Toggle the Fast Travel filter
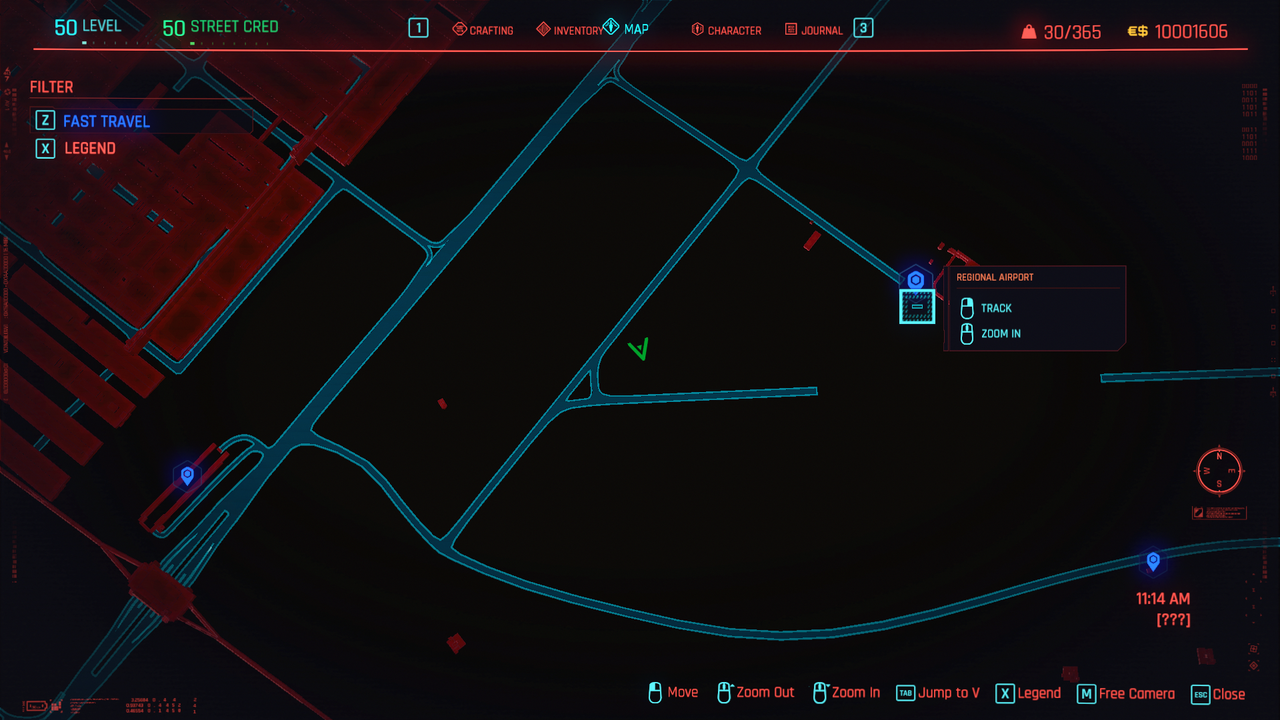The height and width of the screenshot is (720, 1280). click(x=106, y=121)
